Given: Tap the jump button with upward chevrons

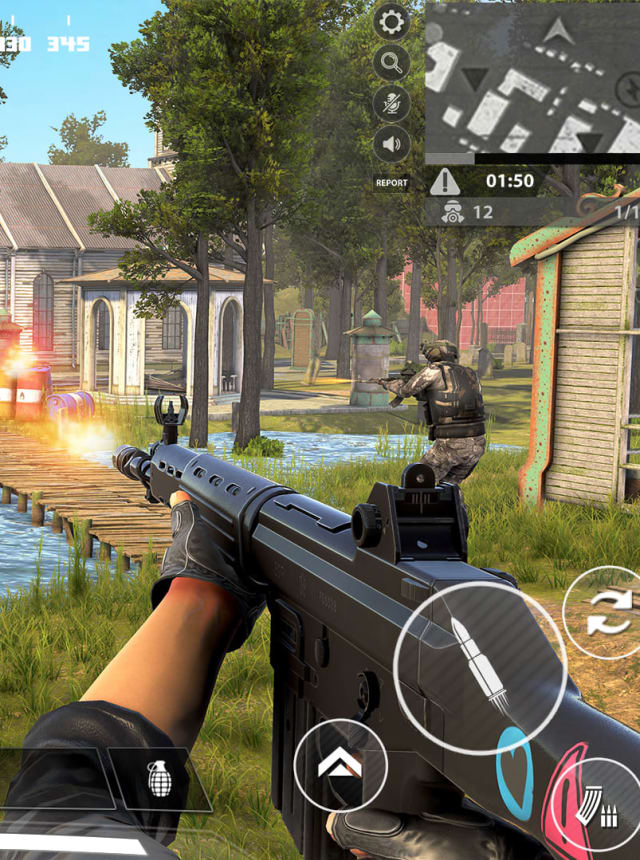Looking at the screenshot, I should tap(340, 766).
